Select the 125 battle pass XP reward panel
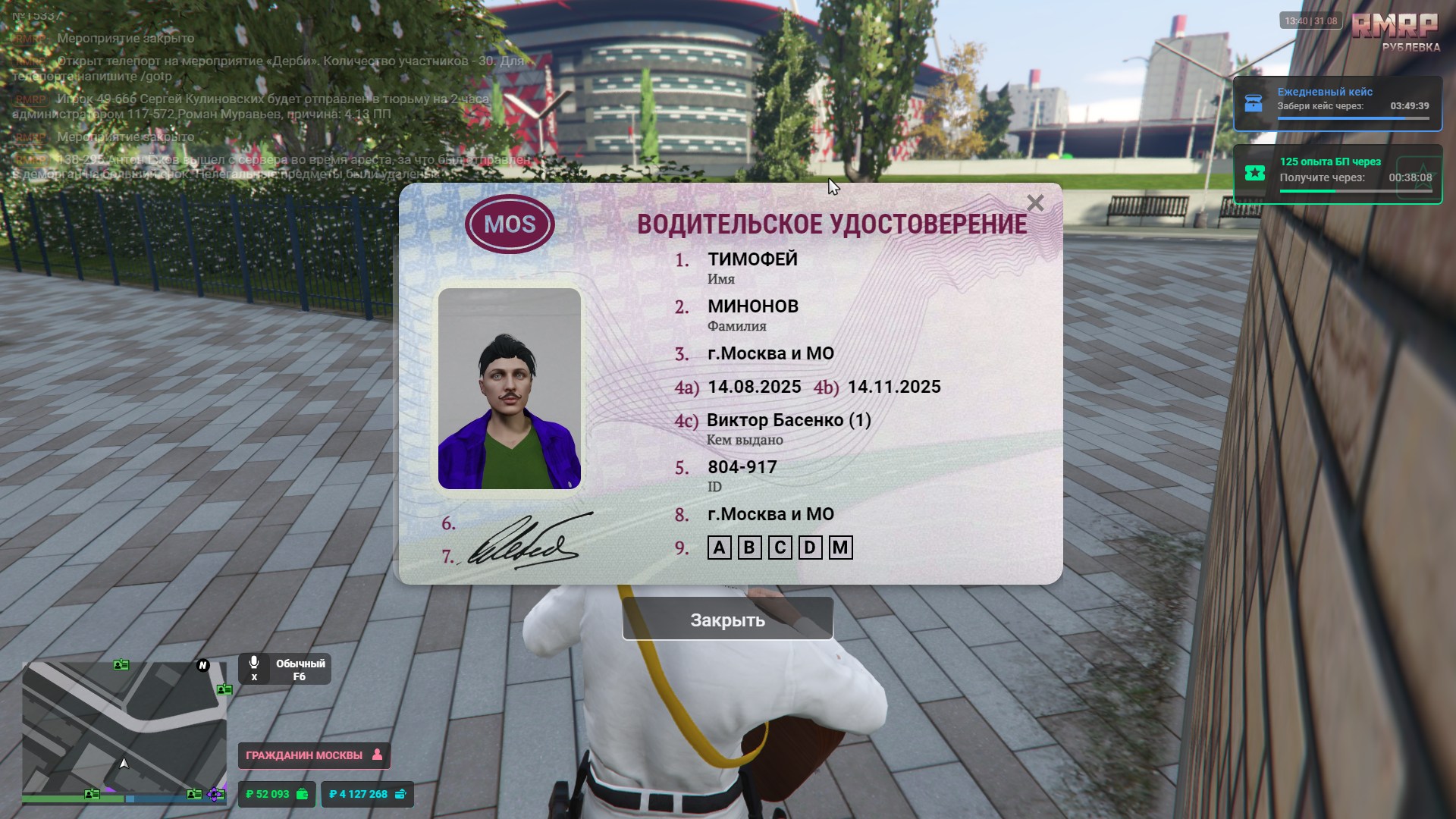 point(1337,174)
